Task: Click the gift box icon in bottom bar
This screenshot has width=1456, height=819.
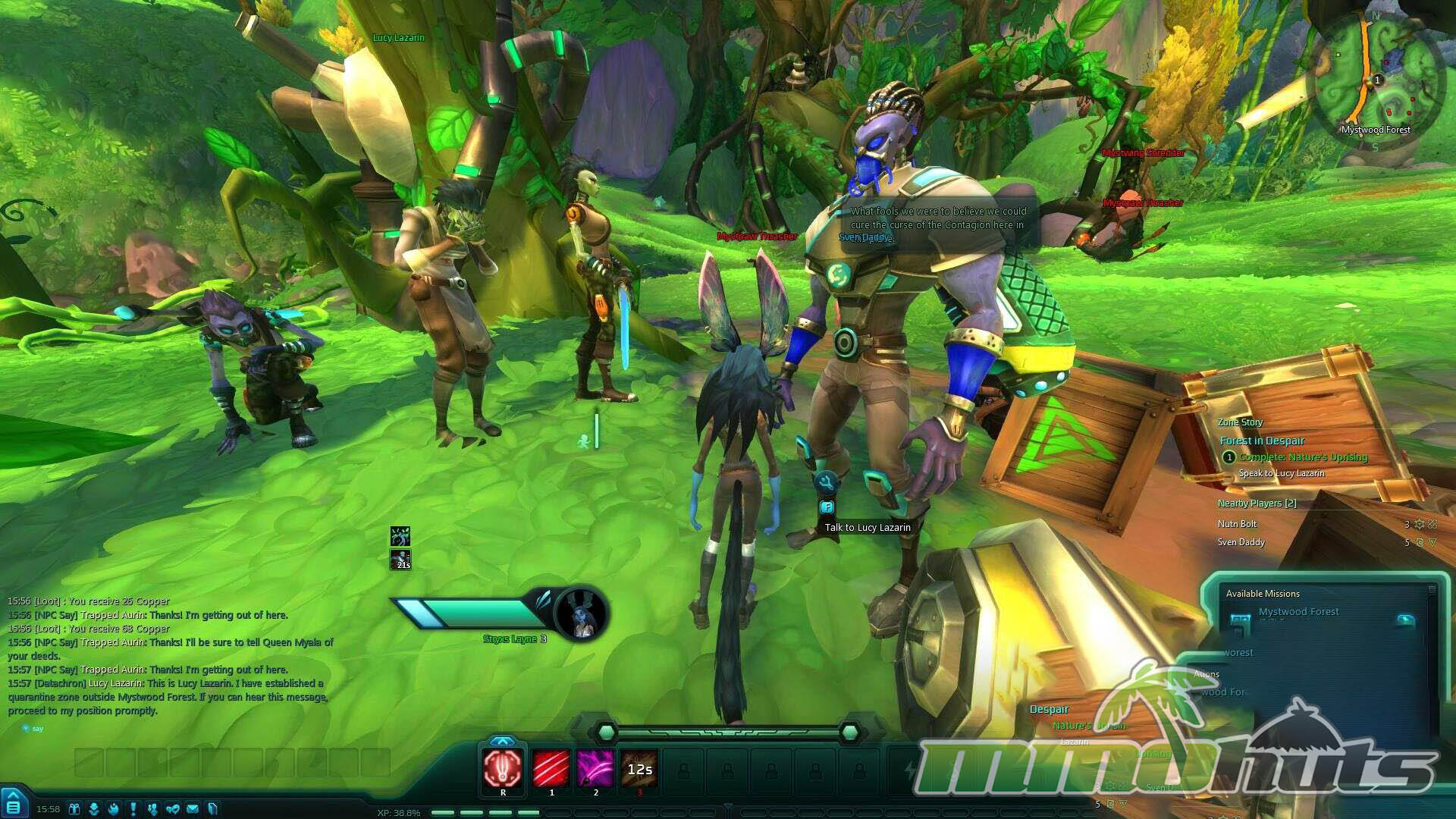Action: click(x=74, y=809)
